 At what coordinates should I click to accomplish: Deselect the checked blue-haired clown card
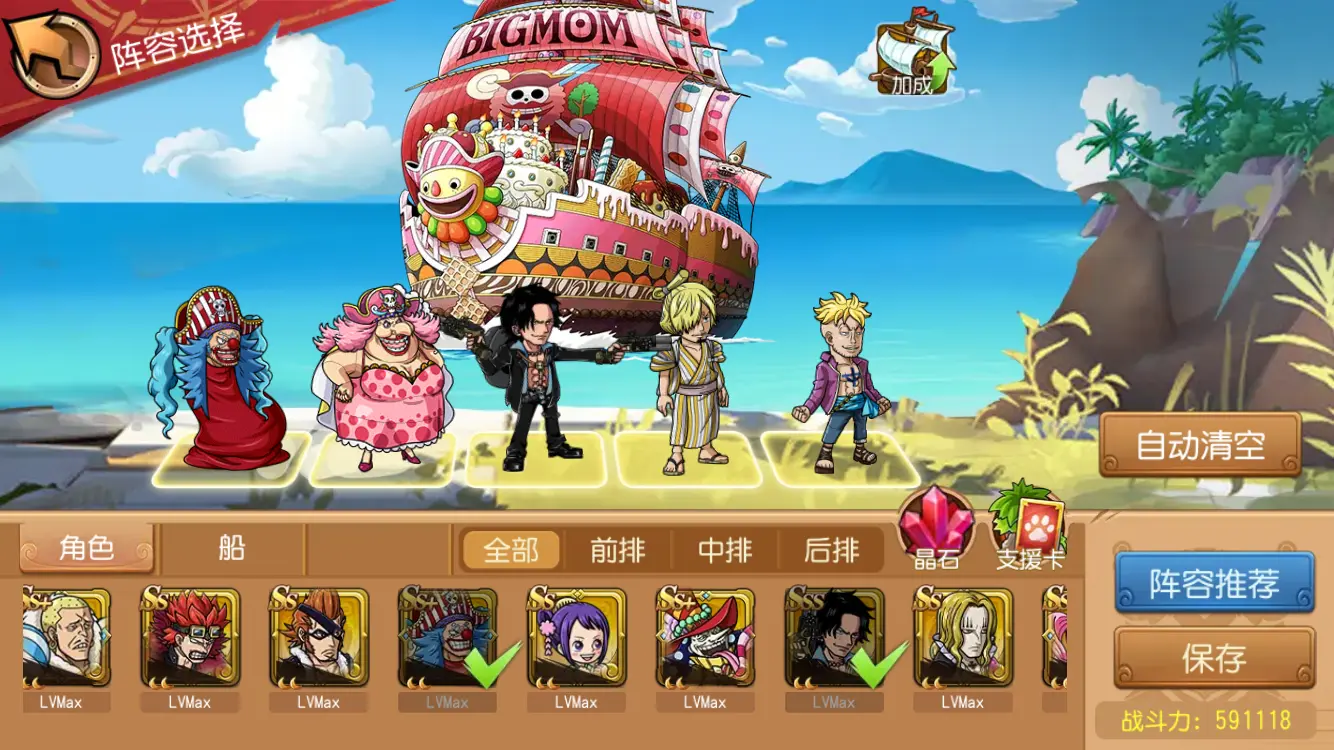(x=447, y=637)
